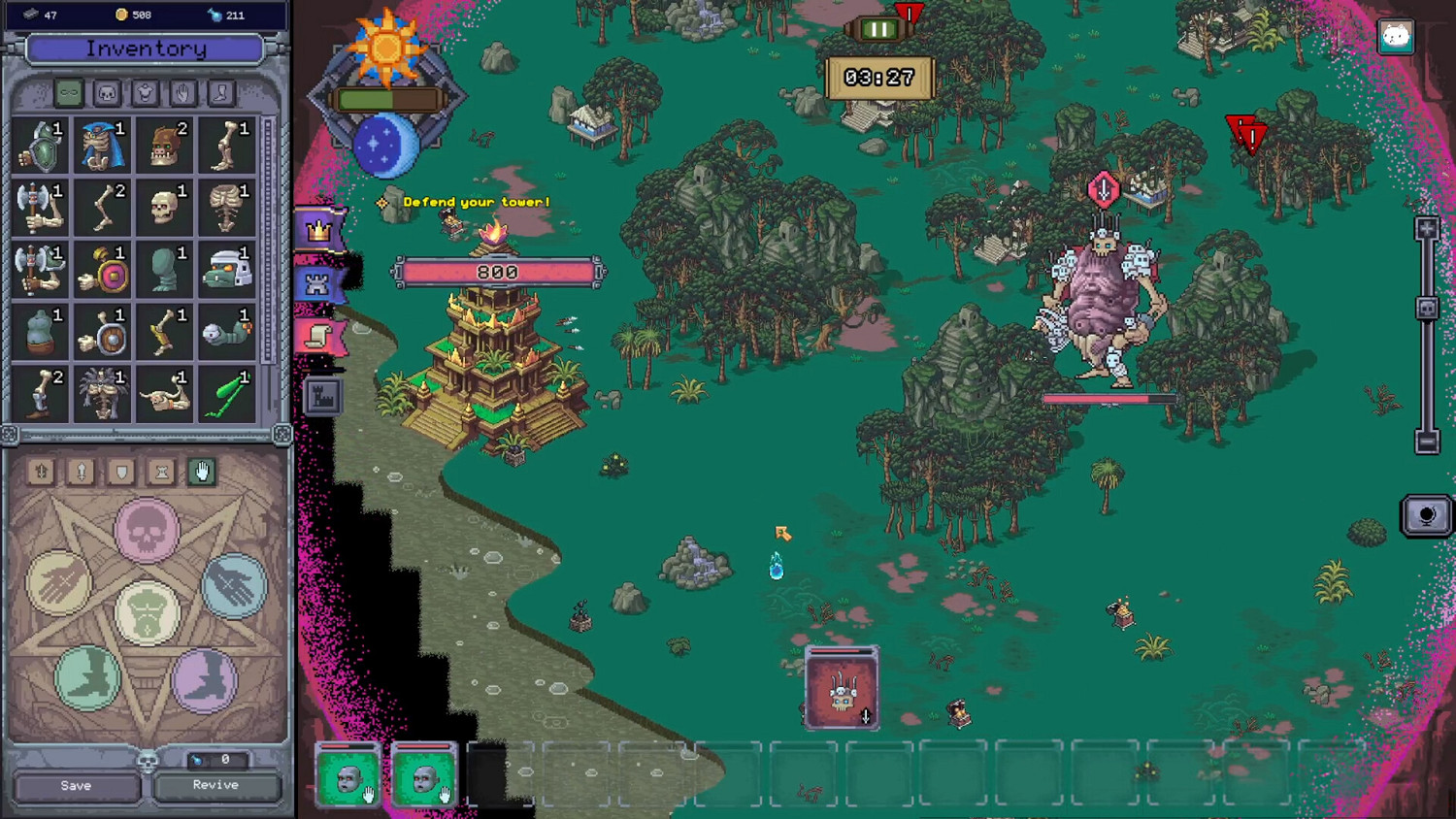Image resolution: width=1456 pixels, height=819 pixels.
Task: Expand the skull unit card arrow at the bottom
Action: click(866, 716)
